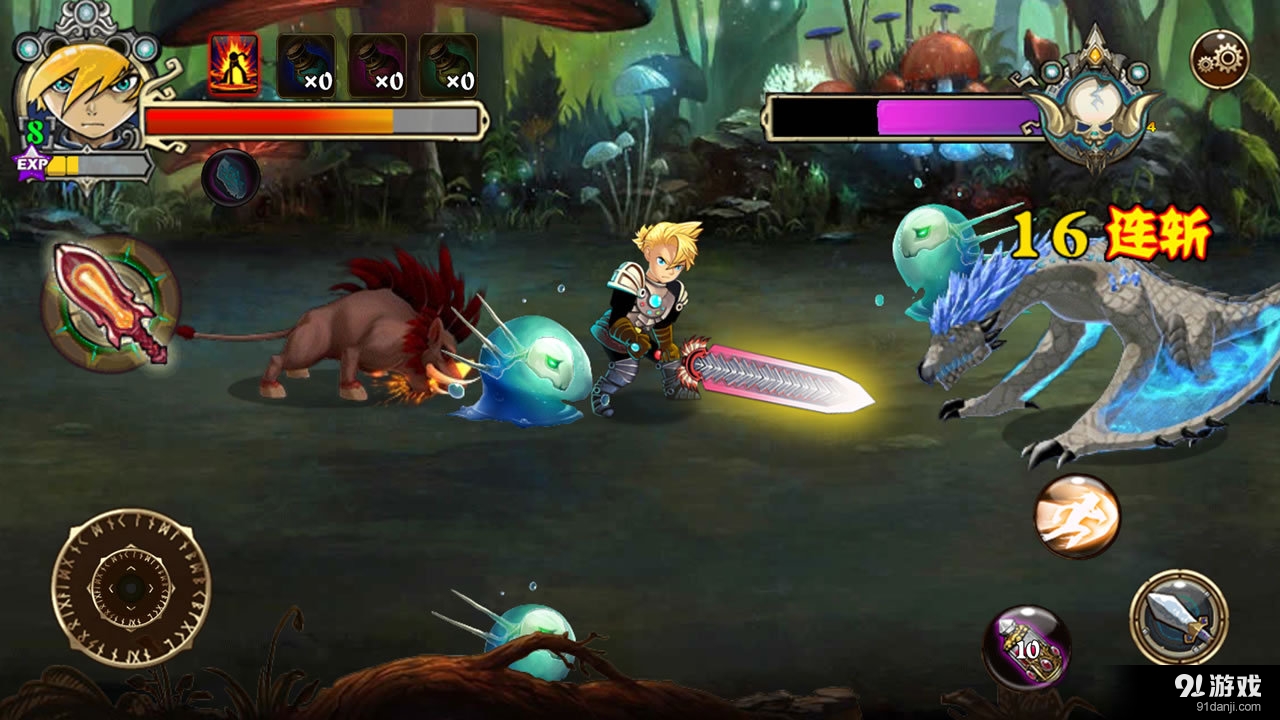Tap the blue crystal shard icon
Screen dimensions: 1280x720
tap(231, 178)
